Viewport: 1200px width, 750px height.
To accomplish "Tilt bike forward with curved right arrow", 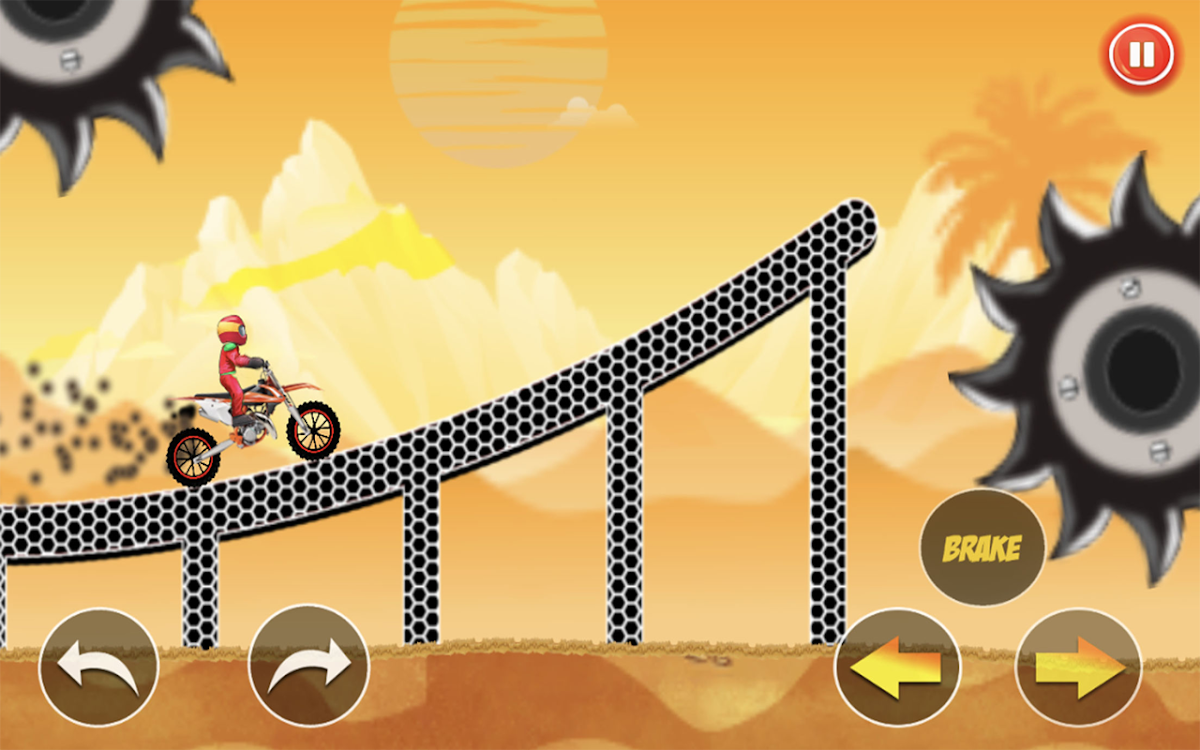I will (x=309, y=667).
